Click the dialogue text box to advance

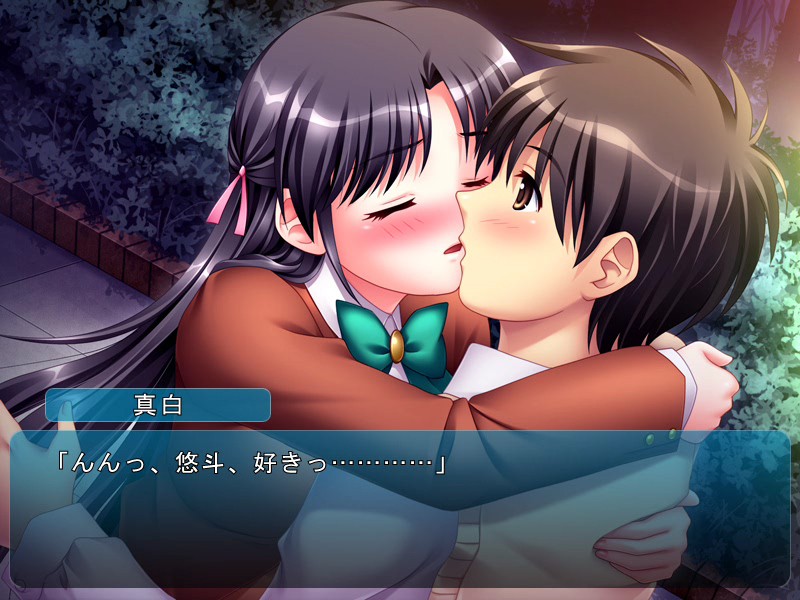pos(400,508)
